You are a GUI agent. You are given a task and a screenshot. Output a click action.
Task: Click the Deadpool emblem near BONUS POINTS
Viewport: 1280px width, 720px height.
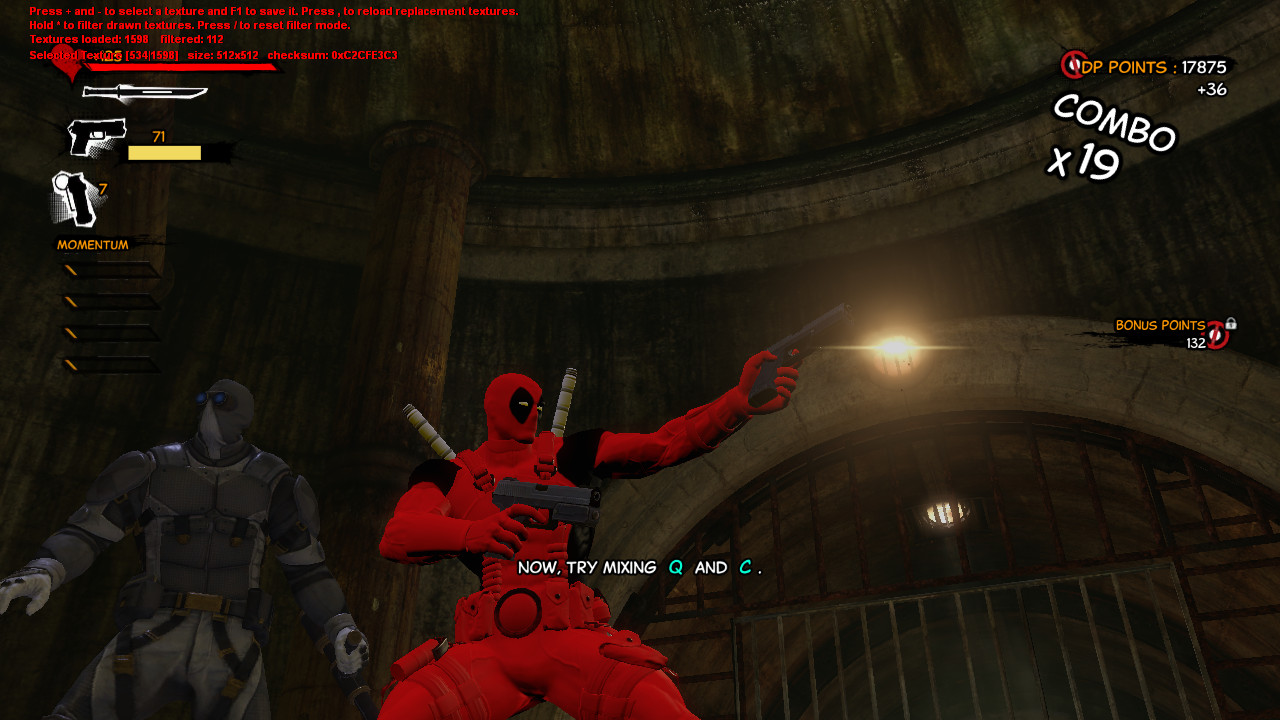(1216, 333)
